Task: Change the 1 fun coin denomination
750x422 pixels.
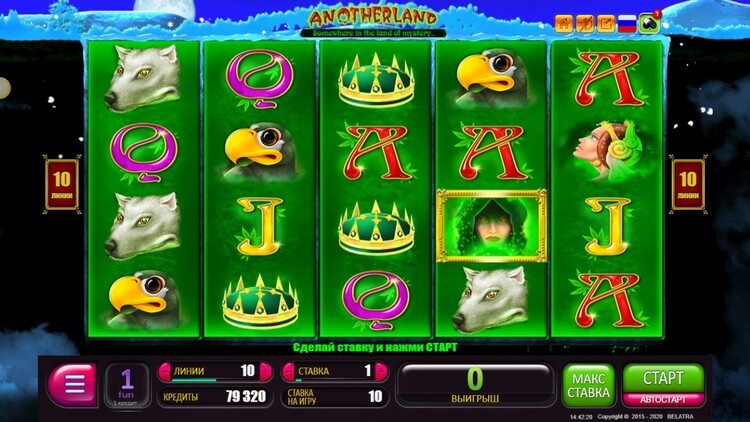Action: (127, 384)
